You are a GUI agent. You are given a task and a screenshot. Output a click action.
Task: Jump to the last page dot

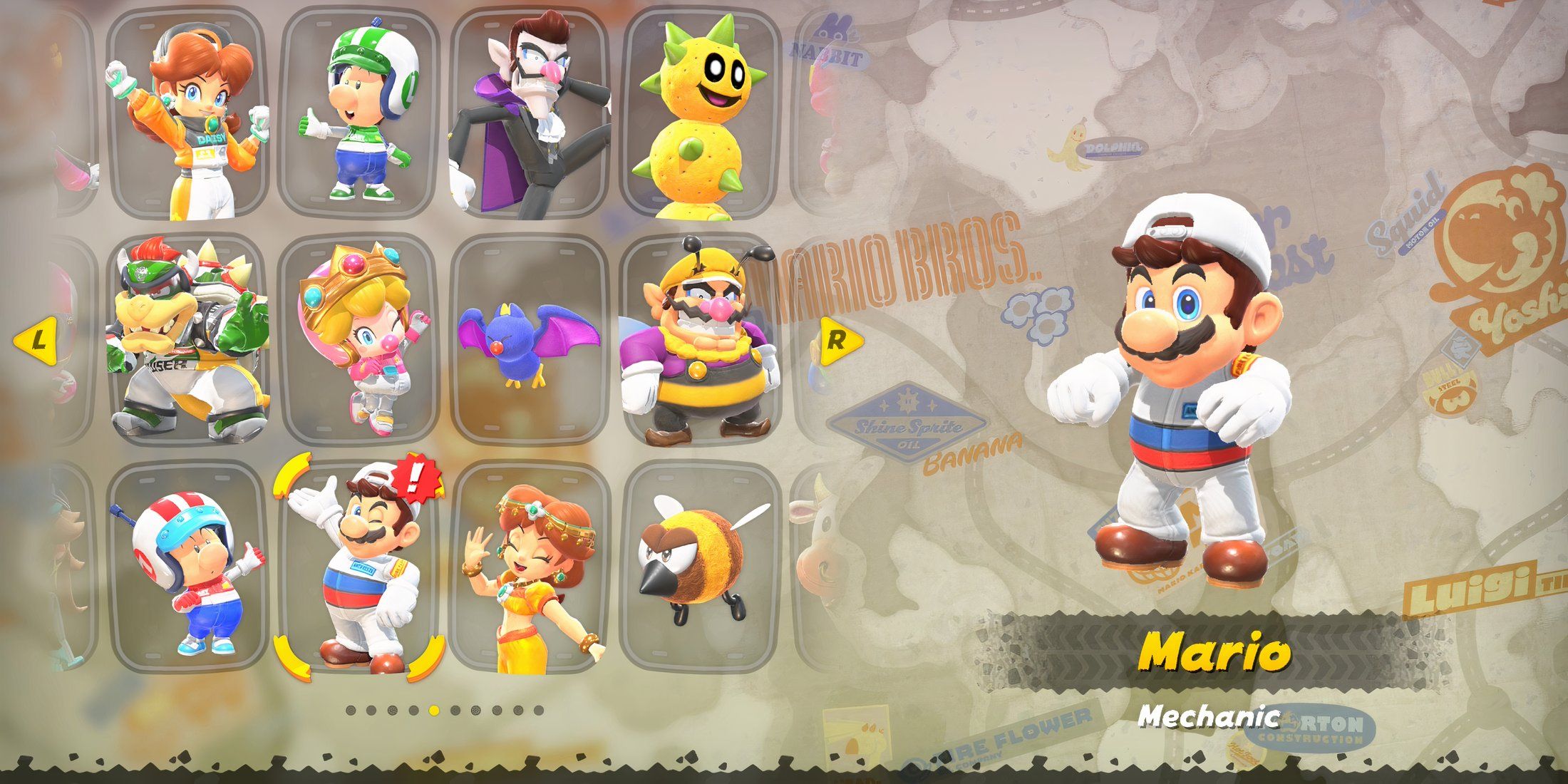coord(539,711)
